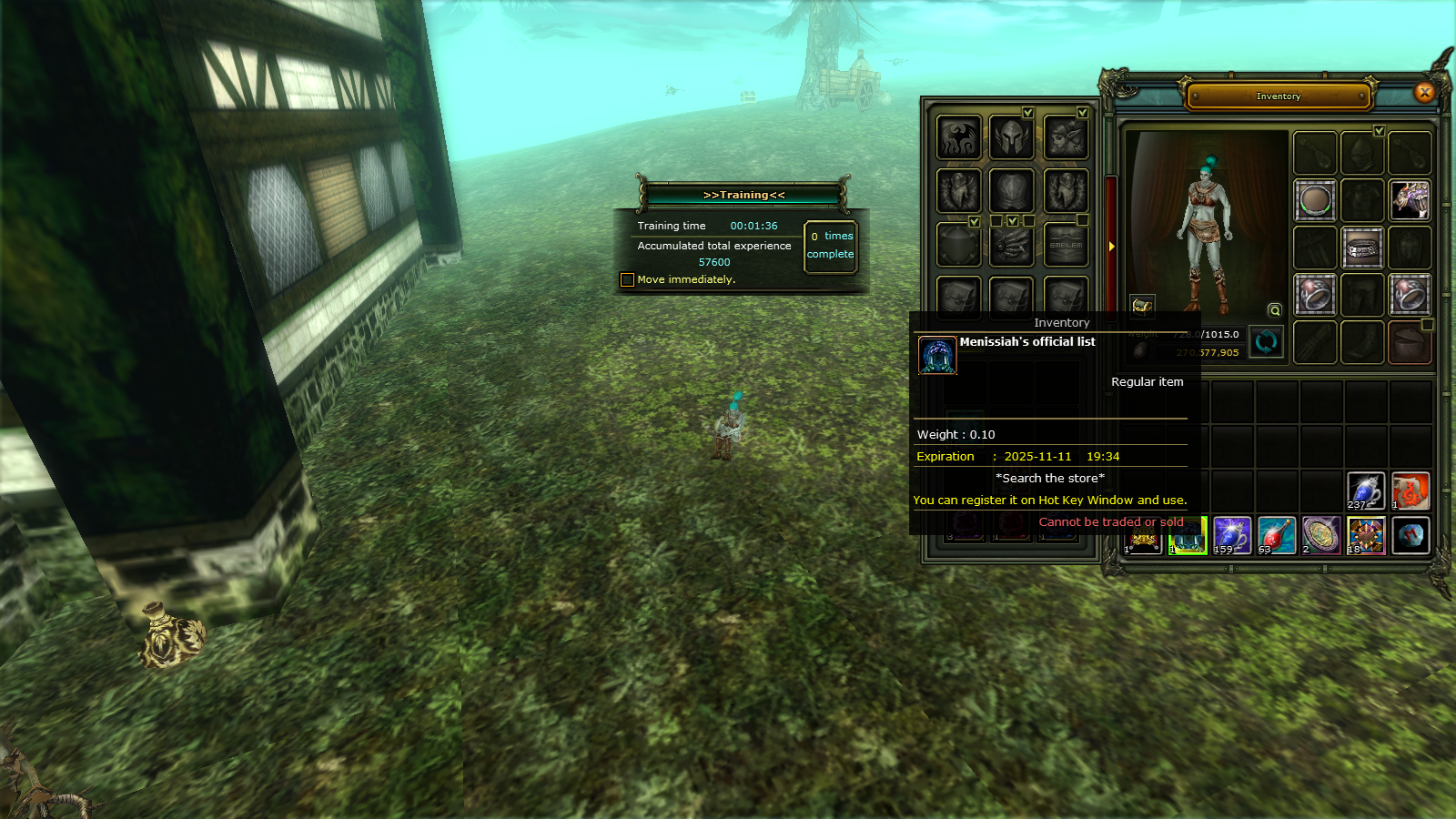Close the Inventory window
1456x819 pixels.
point(1424,92)
